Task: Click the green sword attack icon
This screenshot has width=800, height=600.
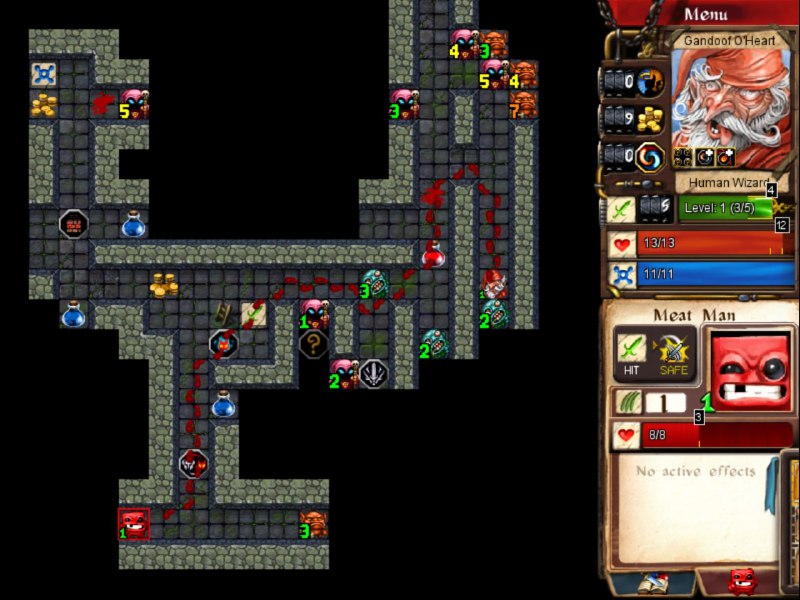Action: coord(620,208)
